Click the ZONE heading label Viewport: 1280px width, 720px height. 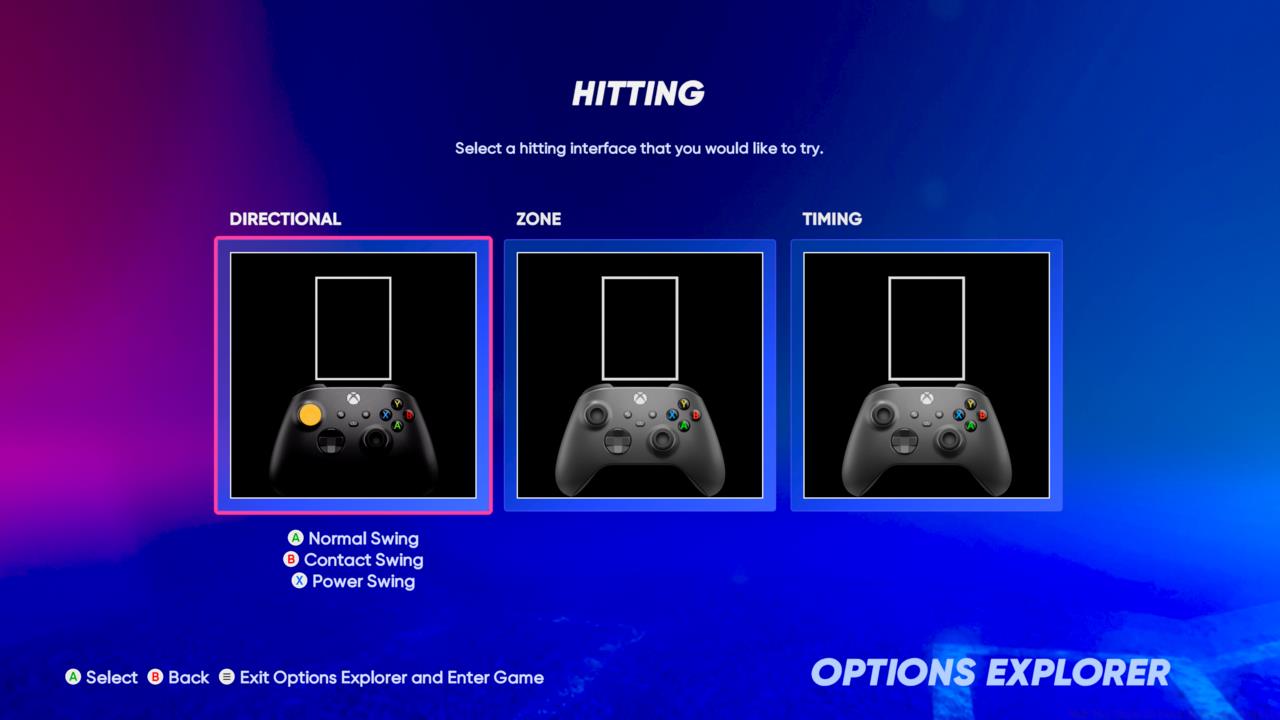[539, 219]
